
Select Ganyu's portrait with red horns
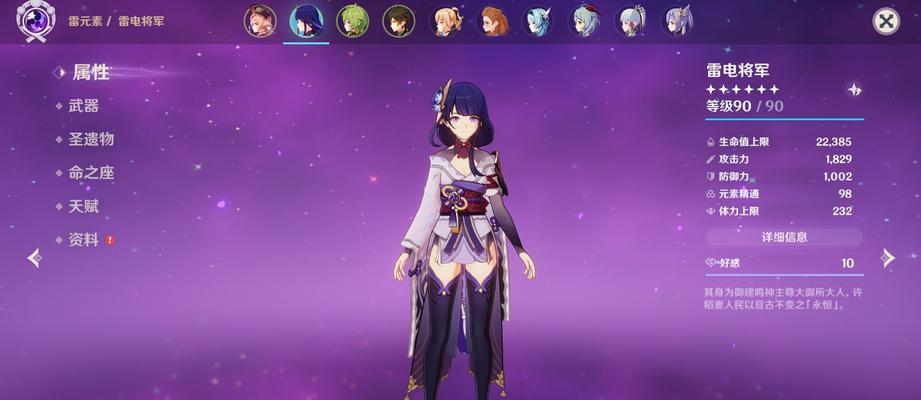point(584,21)
